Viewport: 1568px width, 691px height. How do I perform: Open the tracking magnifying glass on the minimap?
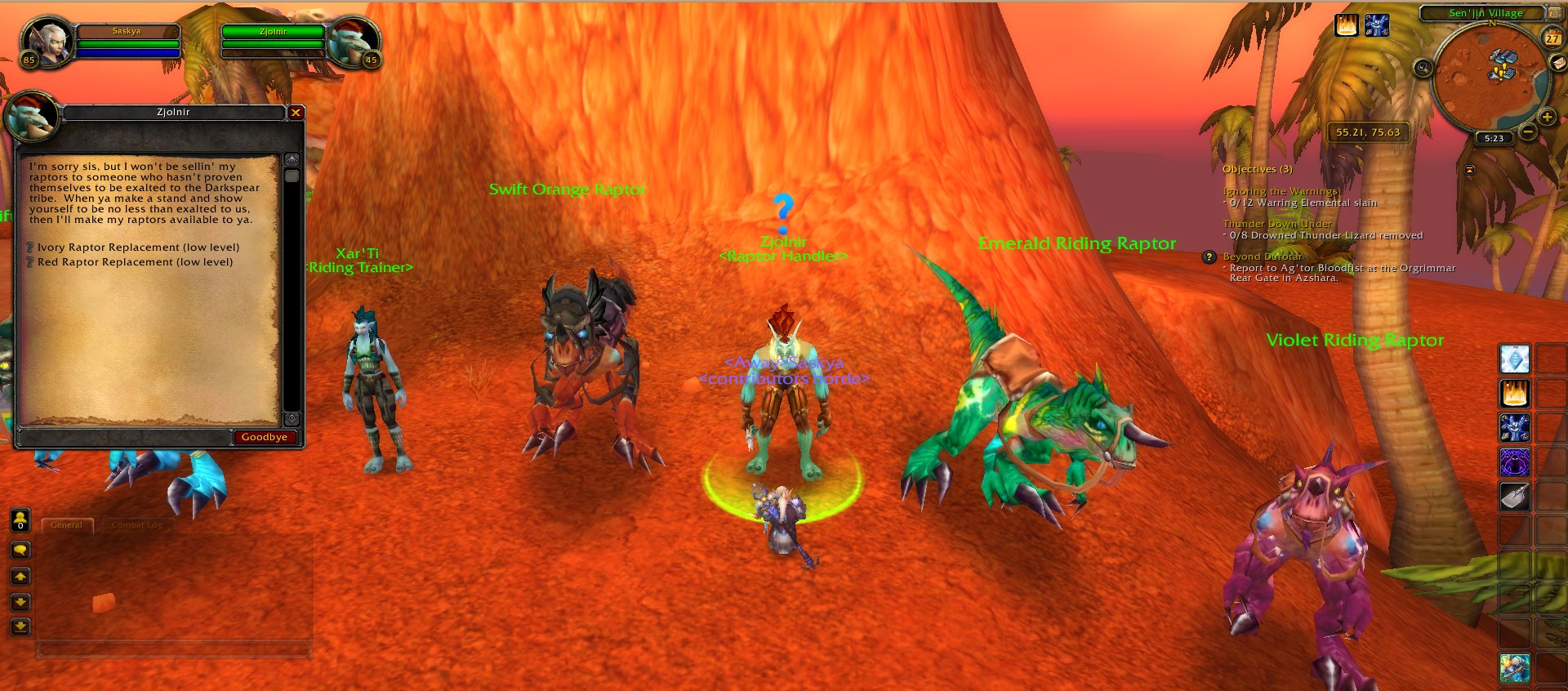tap(1423, 69)
